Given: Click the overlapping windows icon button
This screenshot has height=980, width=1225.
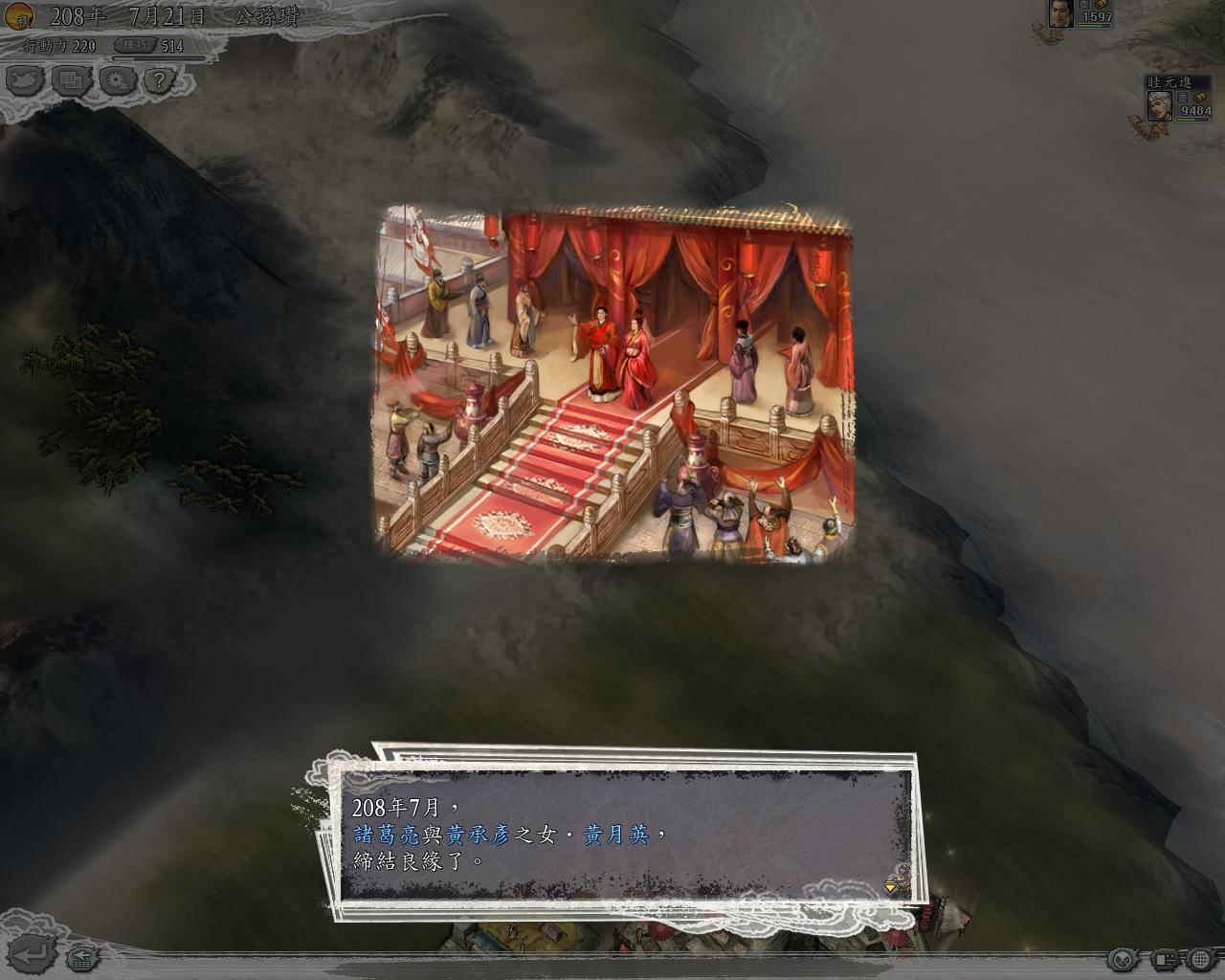Looking at the screenshot, I should (70, 80).
